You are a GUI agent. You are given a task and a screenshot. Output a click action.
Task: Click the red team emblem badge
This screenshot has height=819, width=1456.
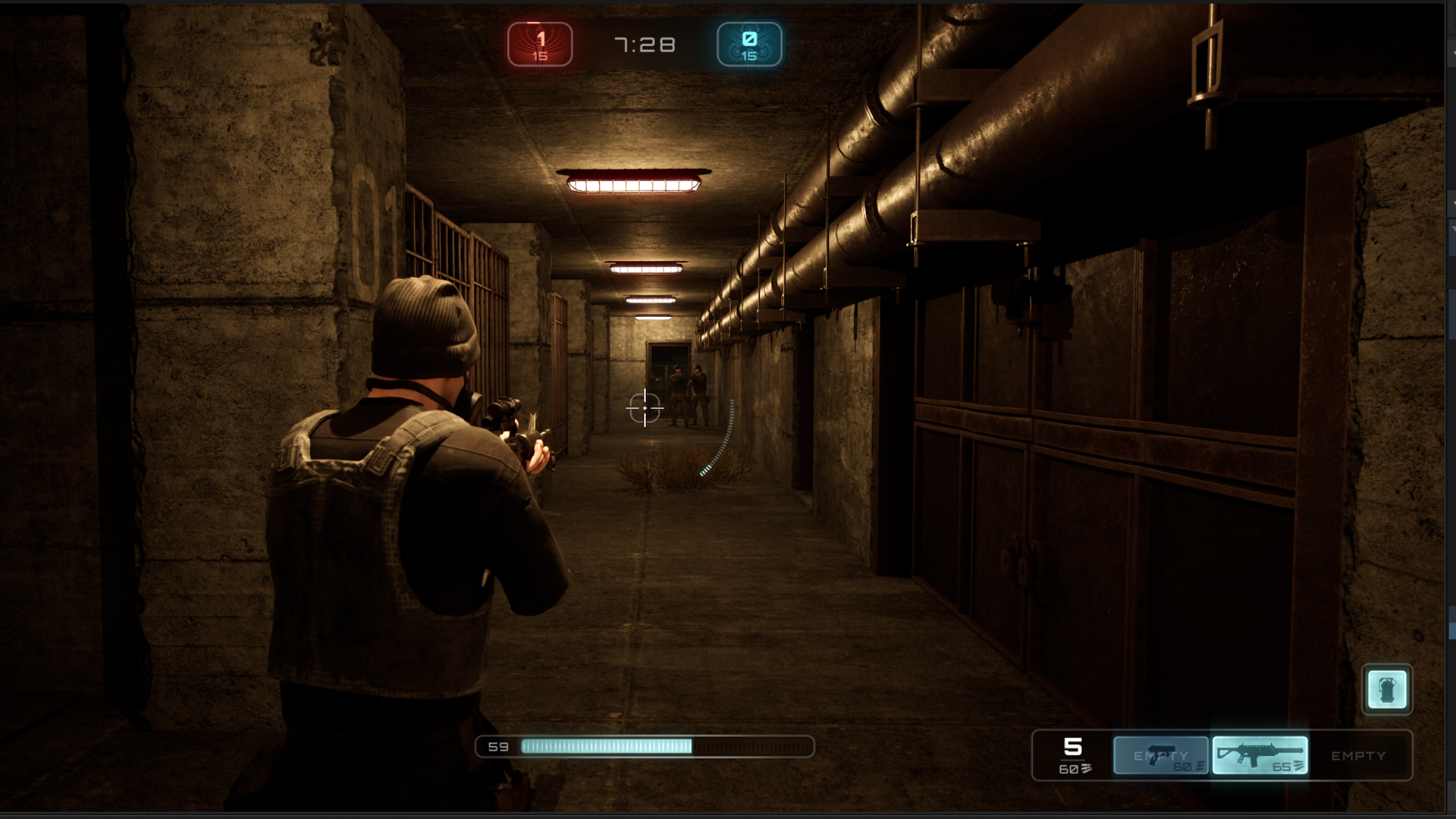(x=540, y=44)
